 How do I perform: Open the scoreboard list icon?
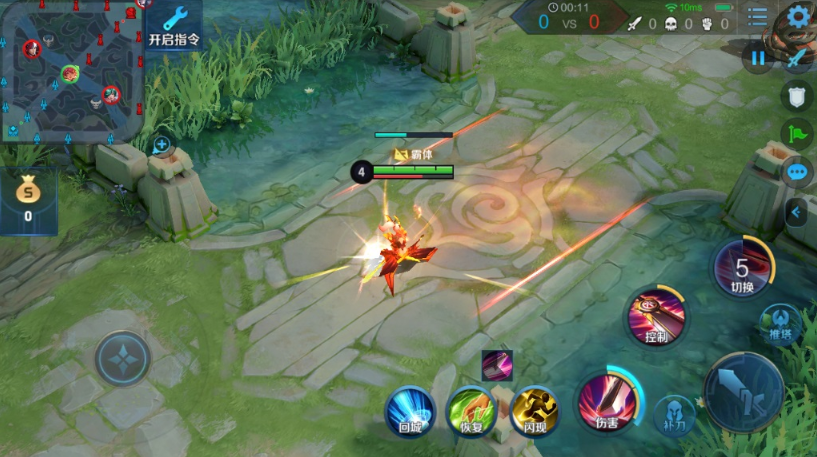[758, 17]
